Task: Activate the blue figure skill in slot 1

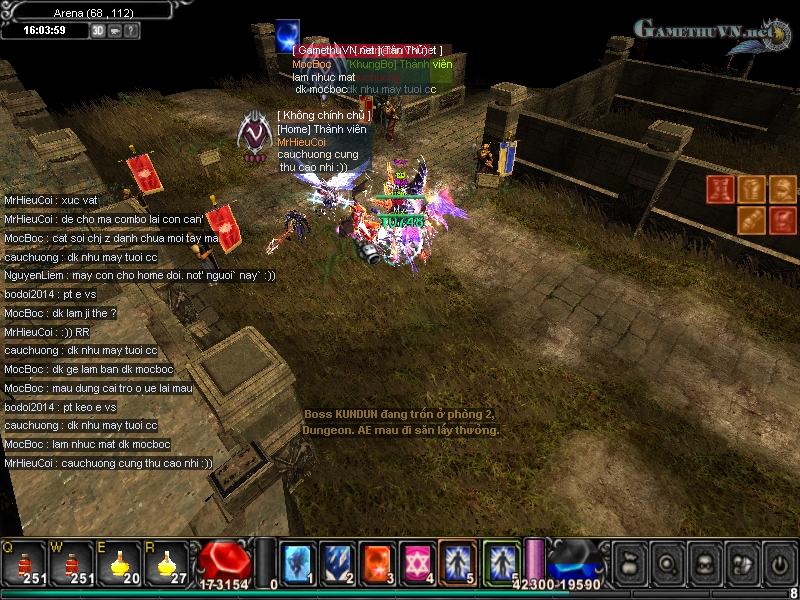Action: pos(297,562)
